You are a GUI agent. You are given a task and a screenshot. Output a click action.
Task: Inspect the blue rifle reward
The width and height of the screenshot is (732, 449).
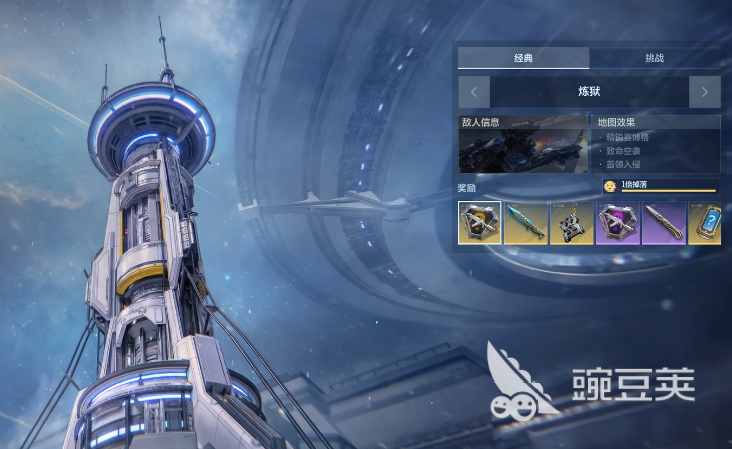click(x=525, y=222)
